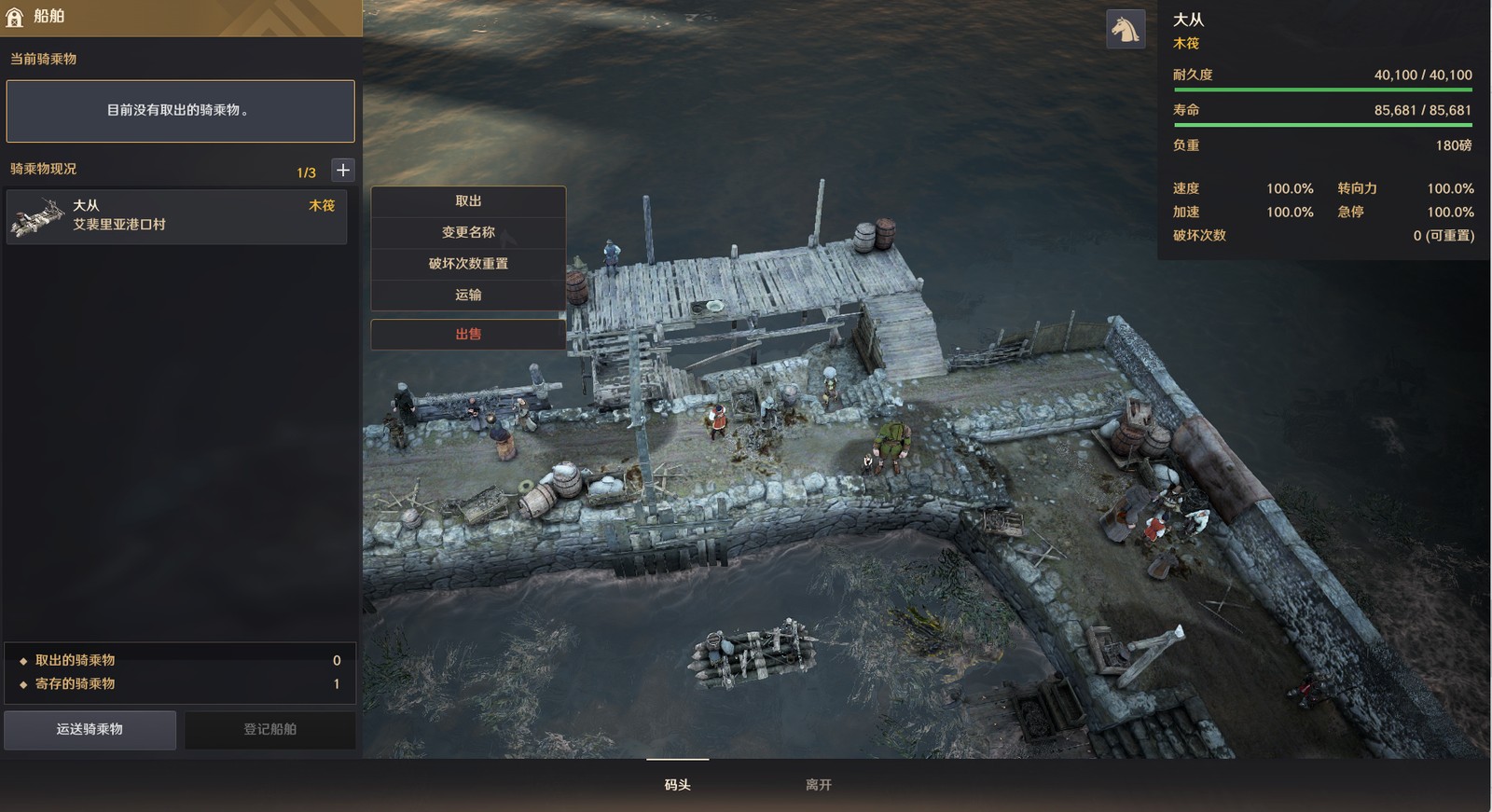Open the 运送骑乘物 transport button
Viewport: 1492px width, 812px height.
pyautogui.click(x=90, y=729)
